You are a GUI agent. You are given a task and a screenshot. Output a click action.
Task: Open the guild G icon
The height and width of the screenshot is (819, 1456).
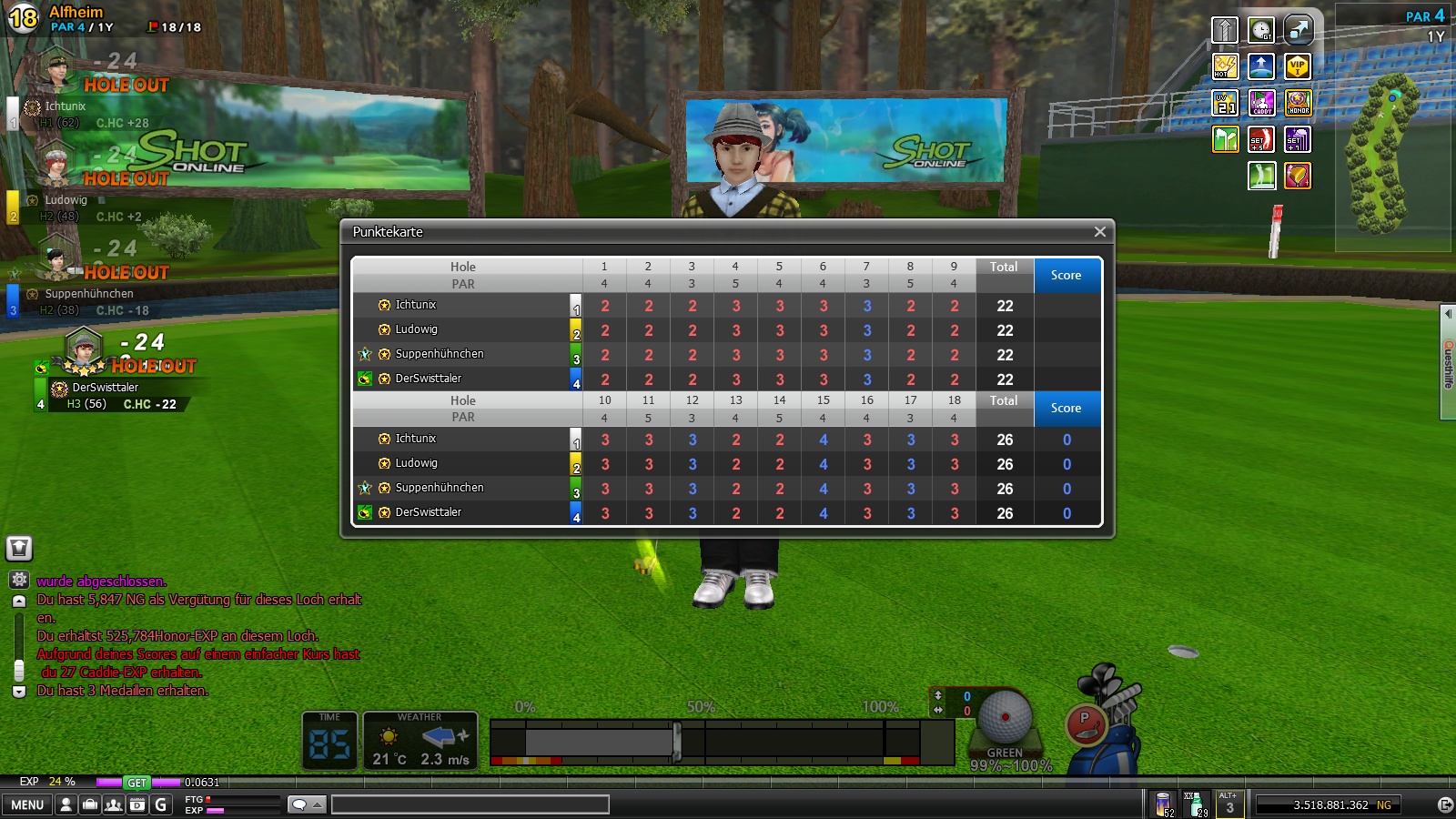[161, 804]
